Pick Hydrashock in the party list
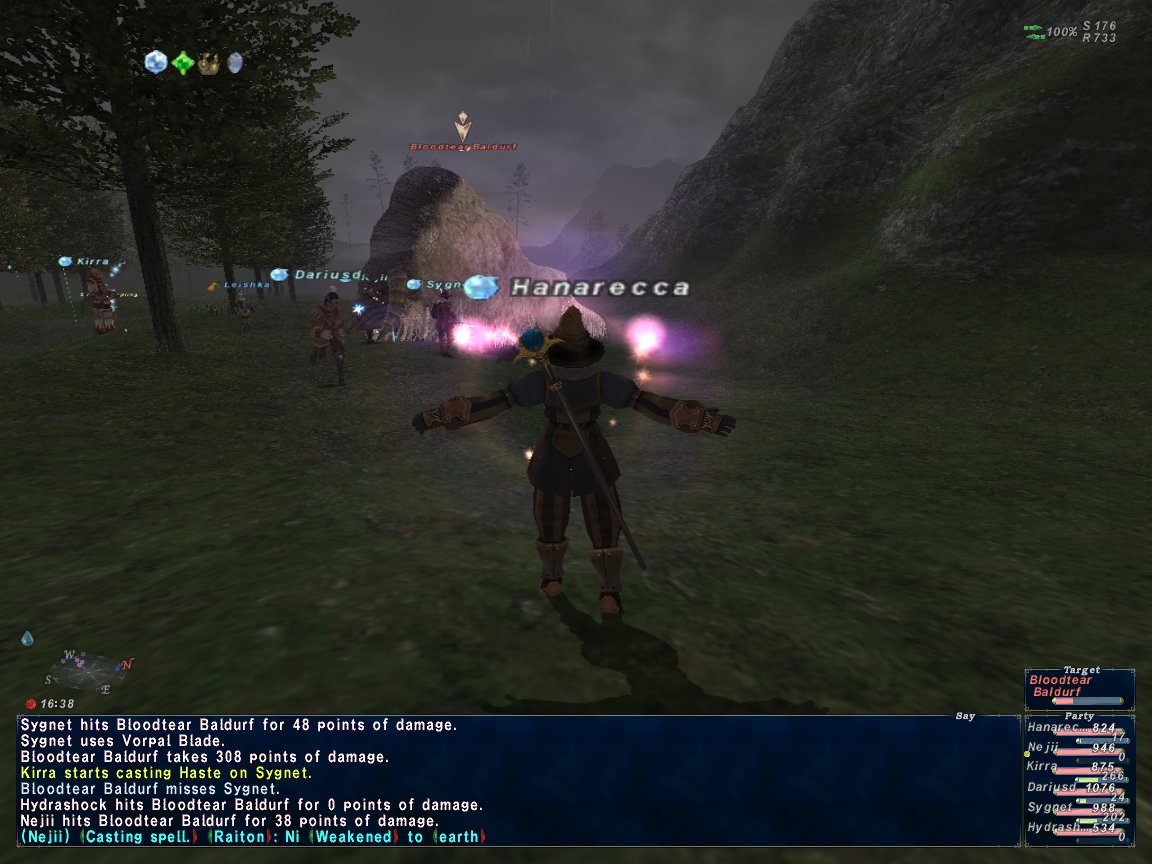The width and height of the screenshot is (1152, 864). click(1078, 827)
